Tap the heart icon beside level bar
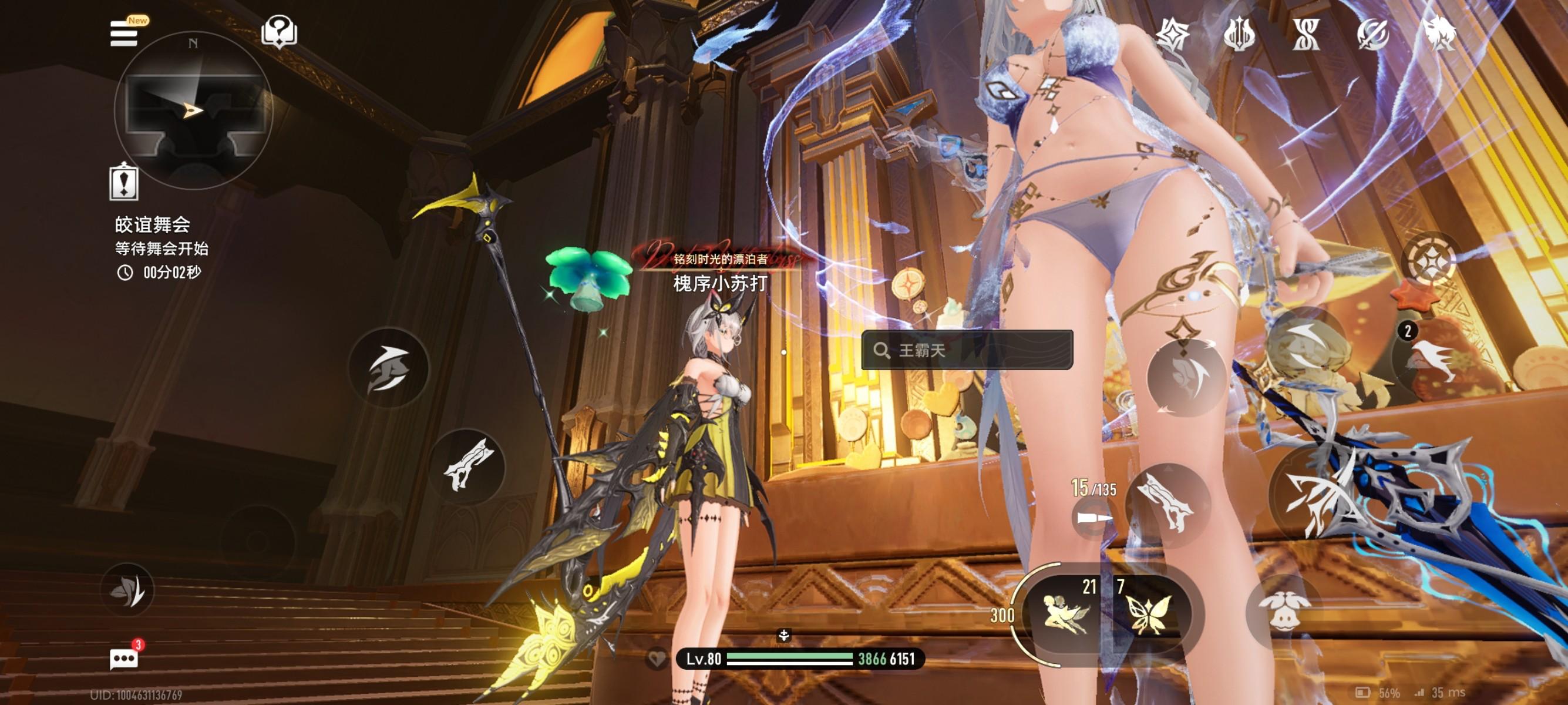The height and width of the screenshot is (705, 1568). (x=656, y=659)
